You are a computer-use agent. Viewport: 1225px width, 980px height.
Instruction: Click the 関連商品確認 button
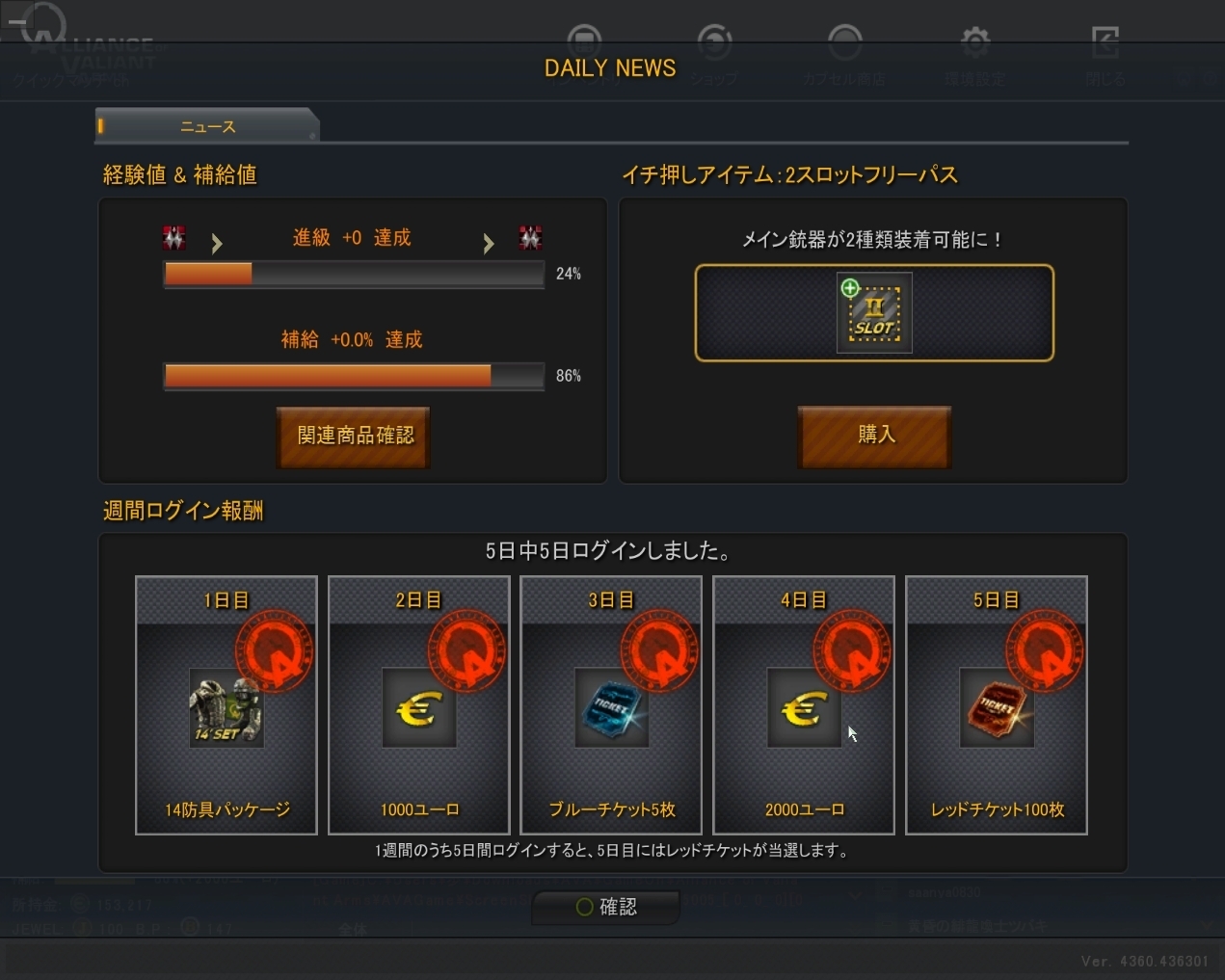click(354, 437)
